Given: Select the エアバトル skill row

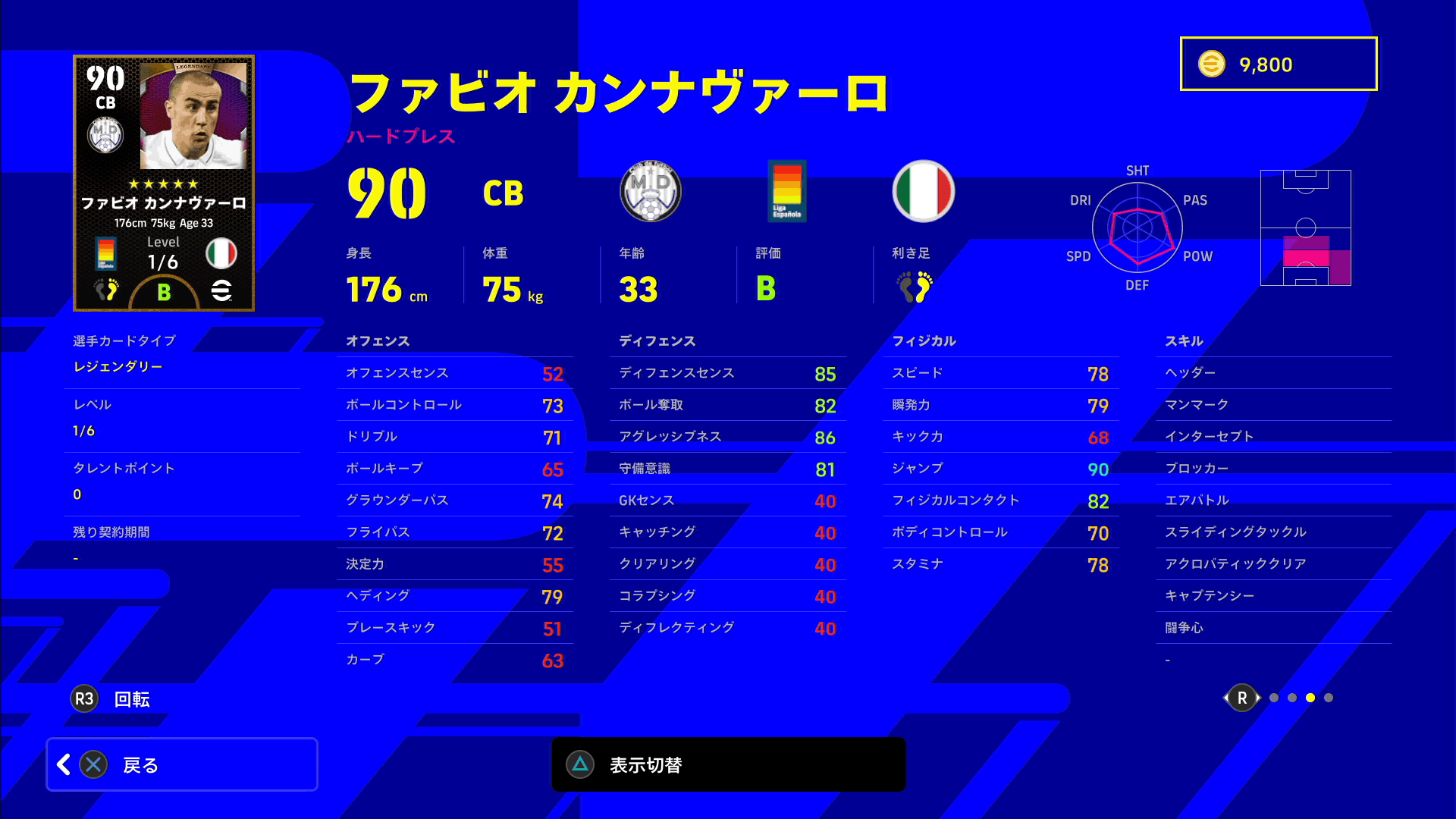Looking at the screenshot, I should click(x=1272, y=500).
